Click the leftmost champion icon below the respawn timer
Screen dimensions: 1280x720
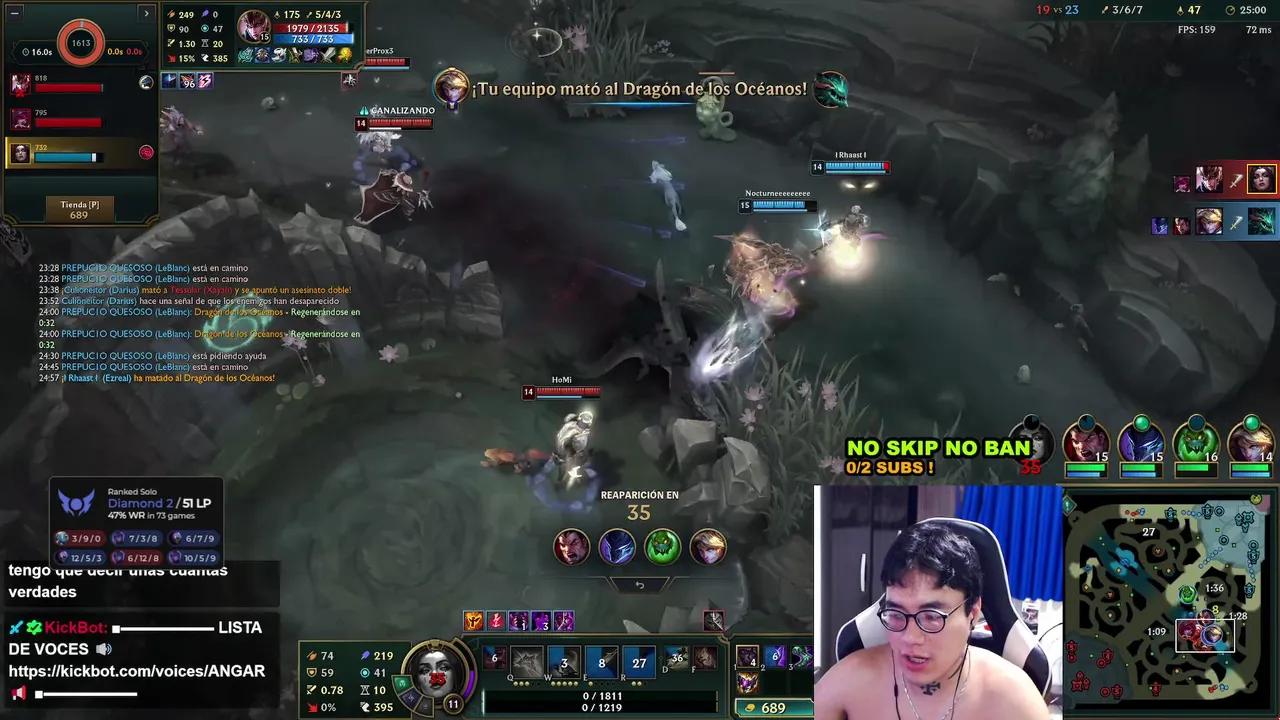[571, 547]
